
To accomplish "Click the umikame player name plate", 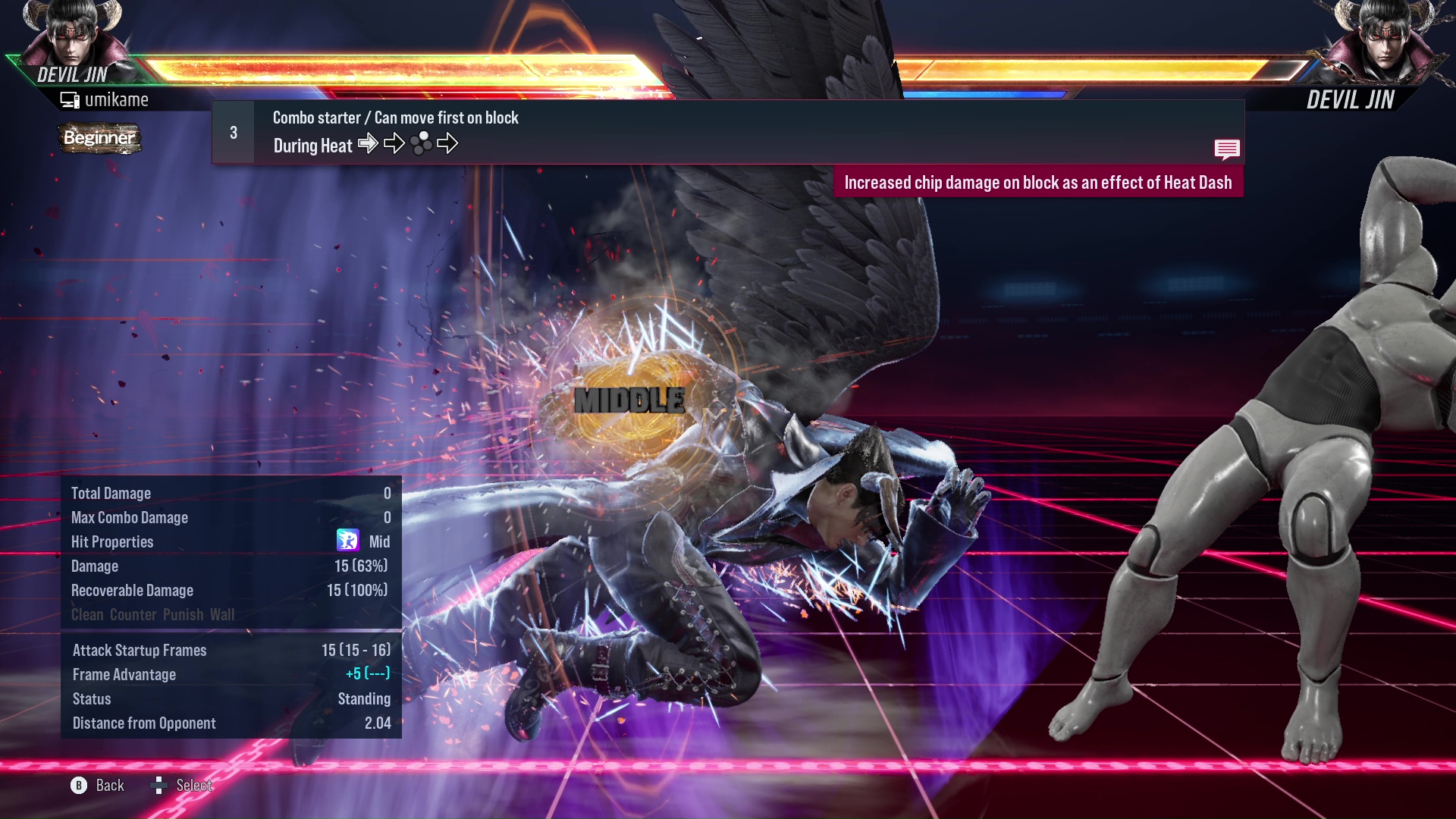I will click(116, 99).
